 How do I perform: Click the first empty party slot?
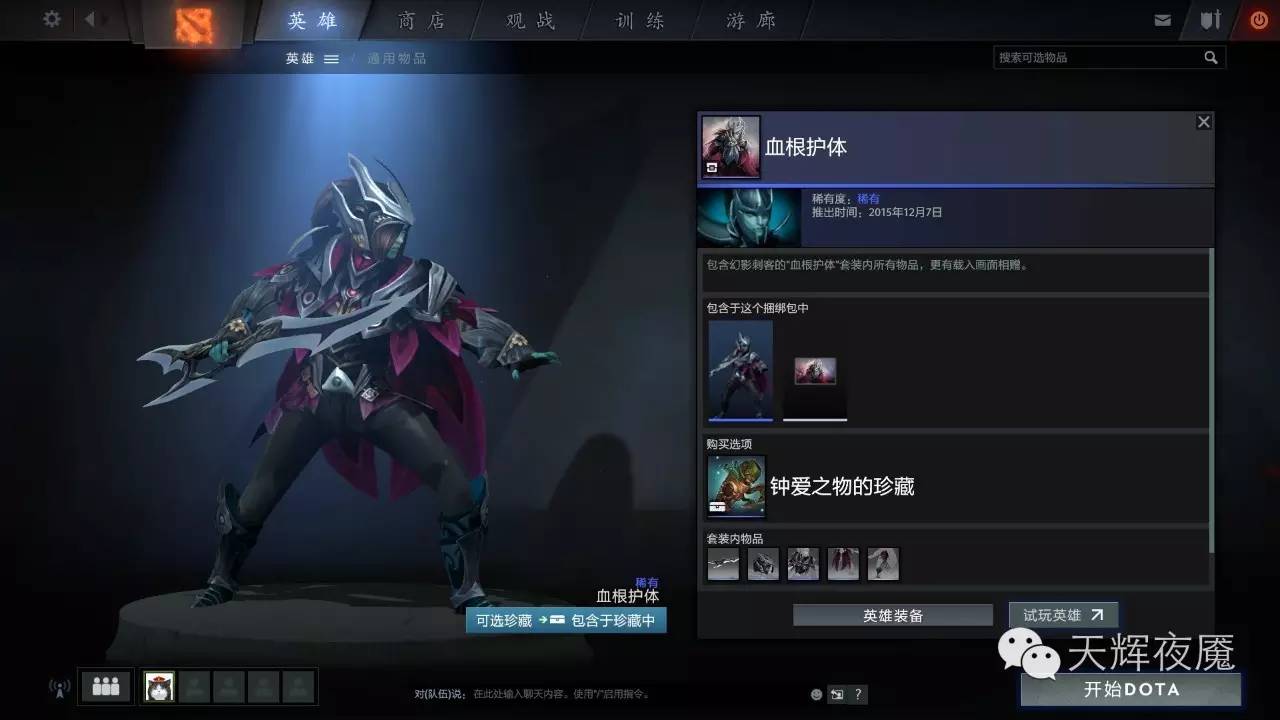pos(195,686)
